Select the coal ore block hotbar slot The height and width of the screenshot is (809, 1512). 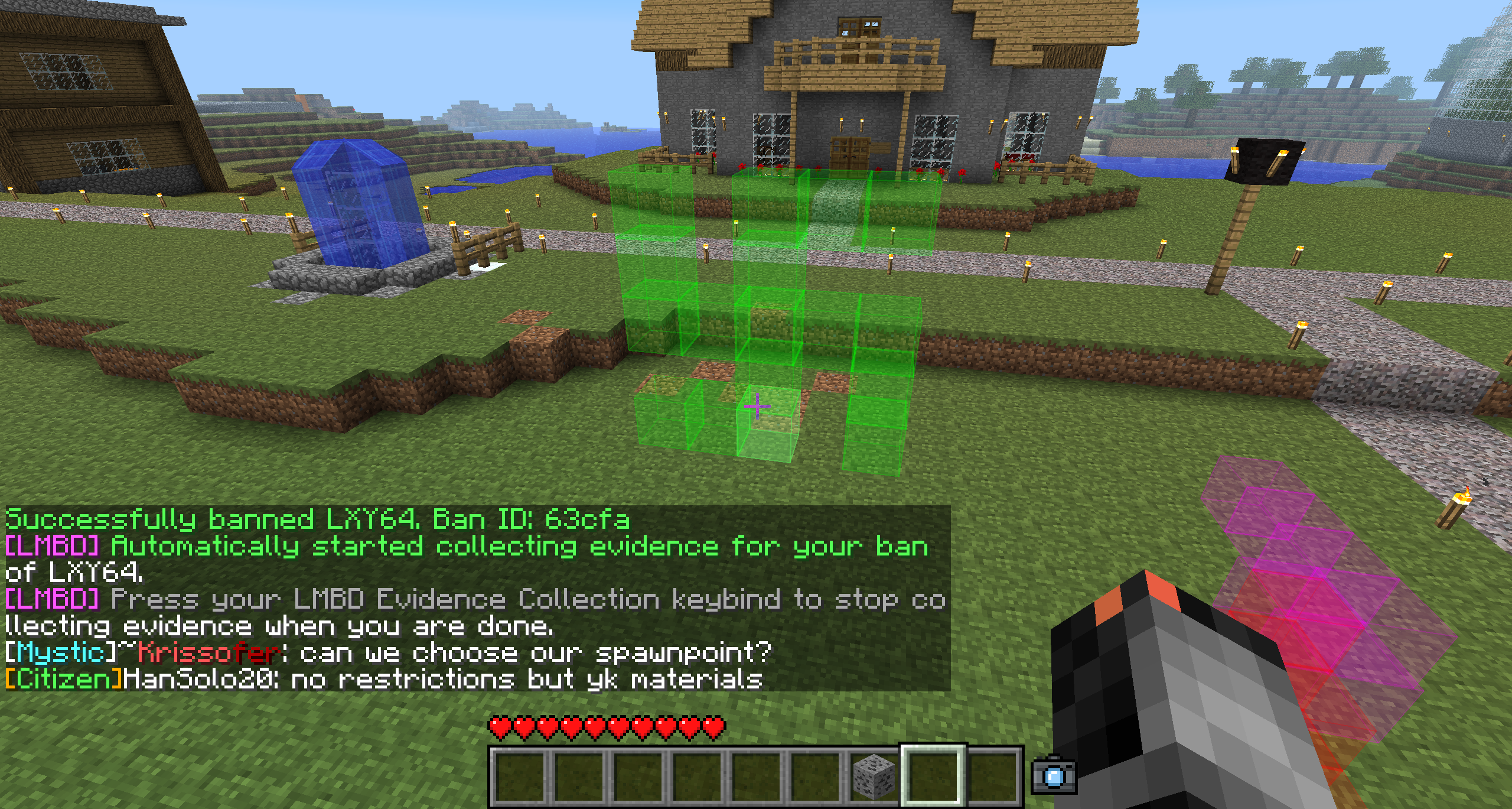tap(874, 775)
